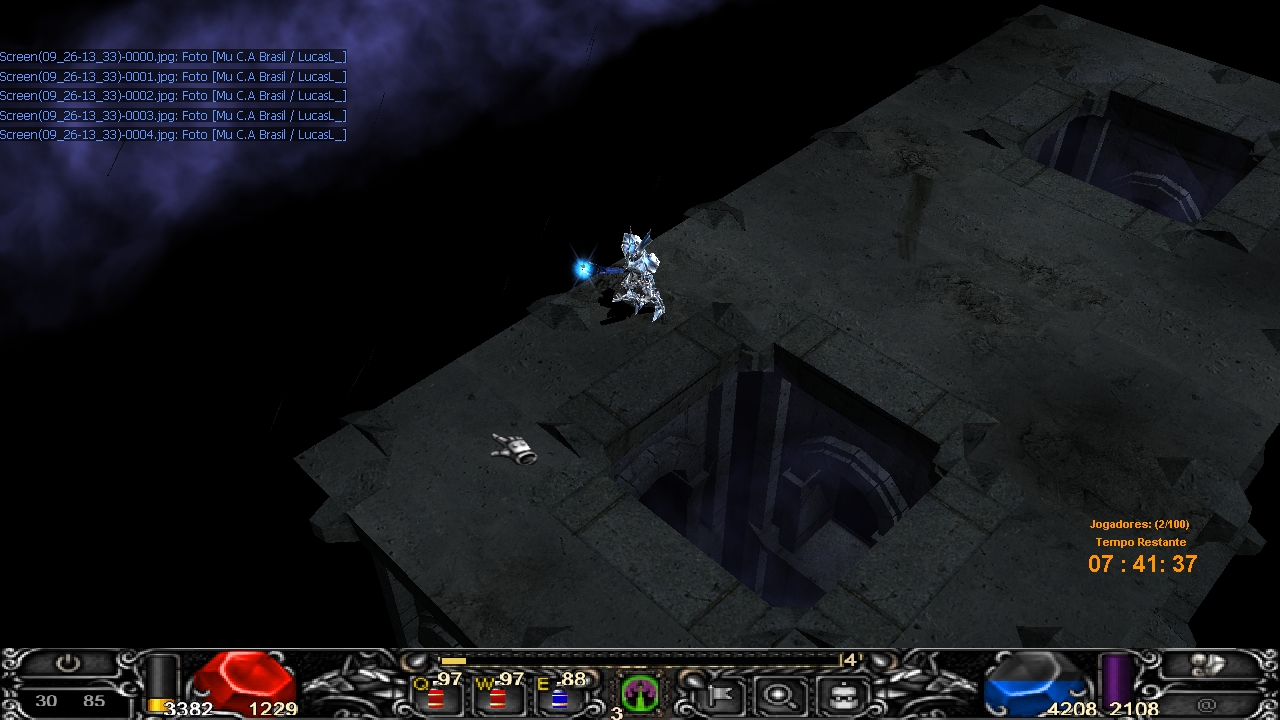Use the blue mana potion in the E slot
Image resolution: width=1280 pixels, height=720 pixels.
[559, 697]
